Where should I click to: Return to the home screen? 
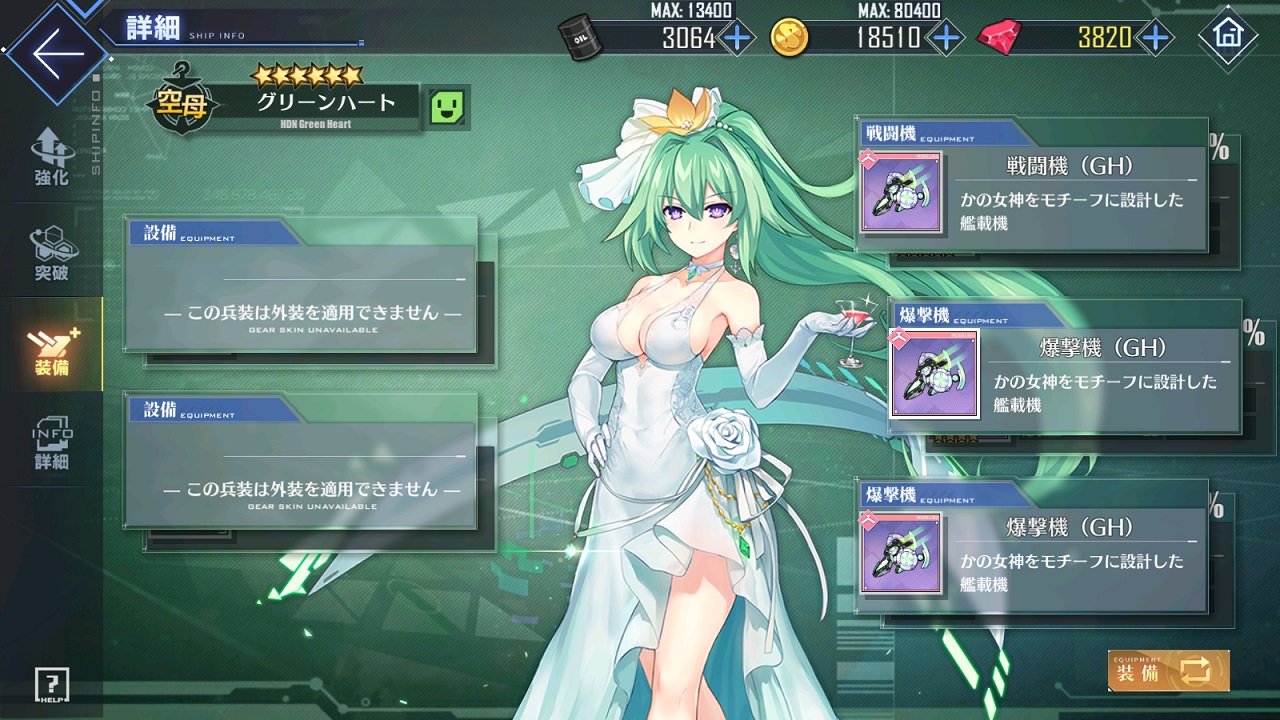coord(1227,36)
